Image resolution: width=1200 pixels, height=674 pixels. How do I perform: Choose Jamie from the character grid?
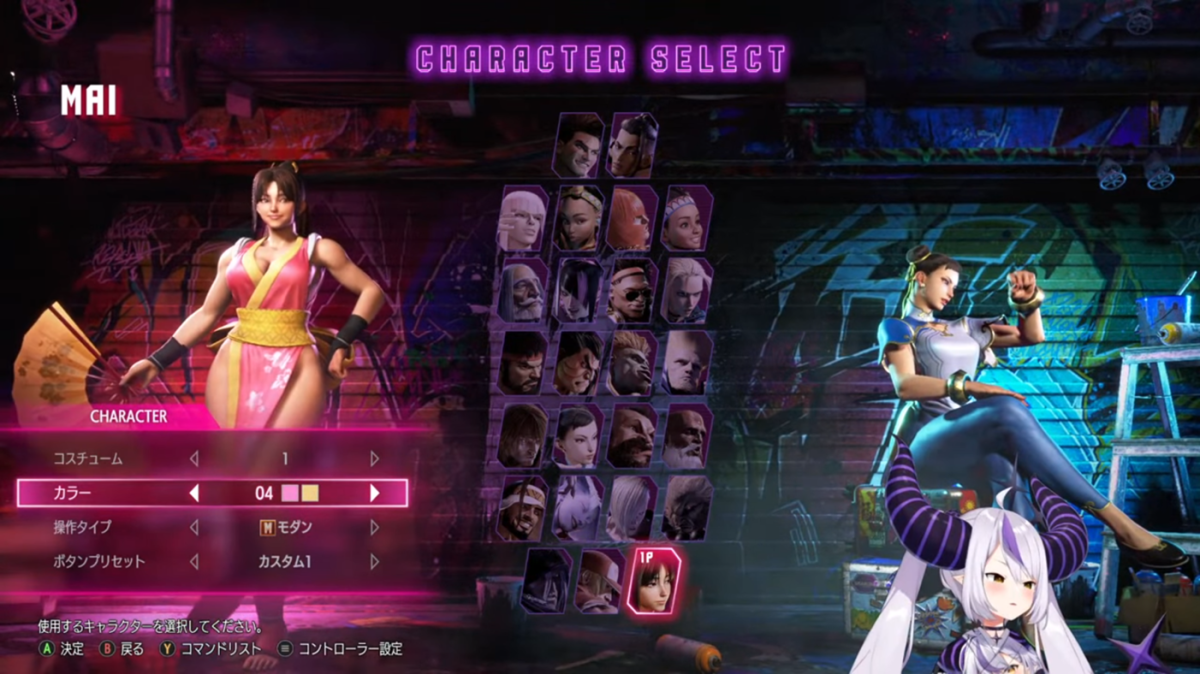tap(632, 146)
